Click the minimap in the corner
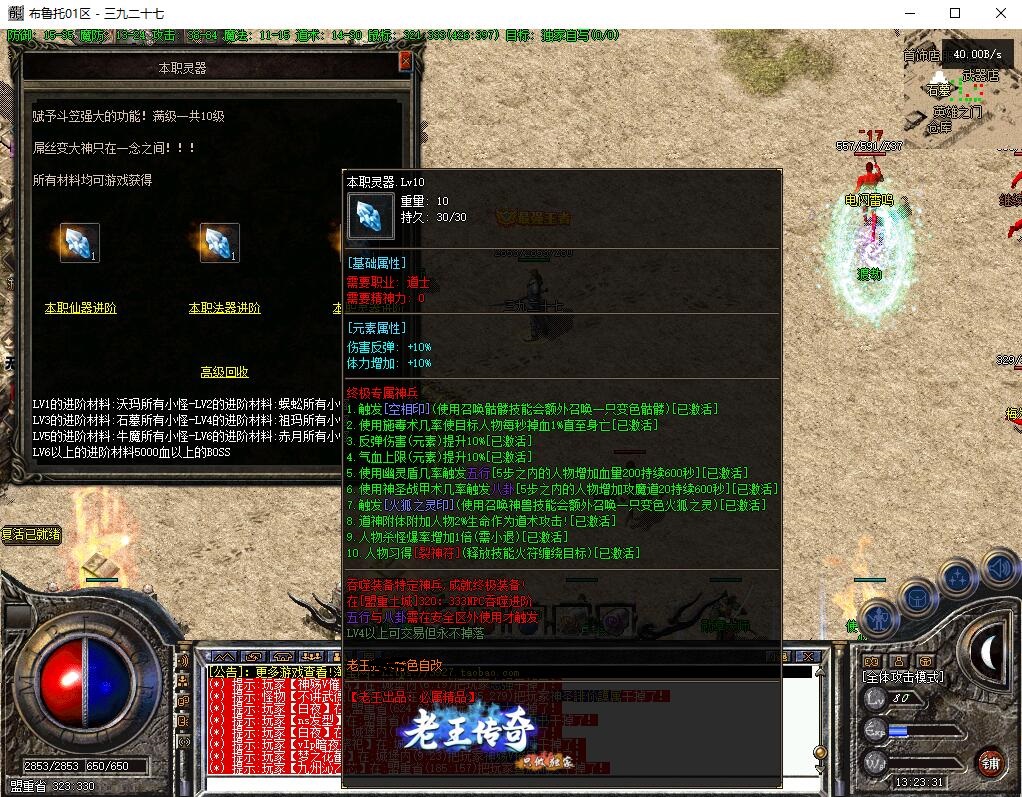 [x=960, y=93]
